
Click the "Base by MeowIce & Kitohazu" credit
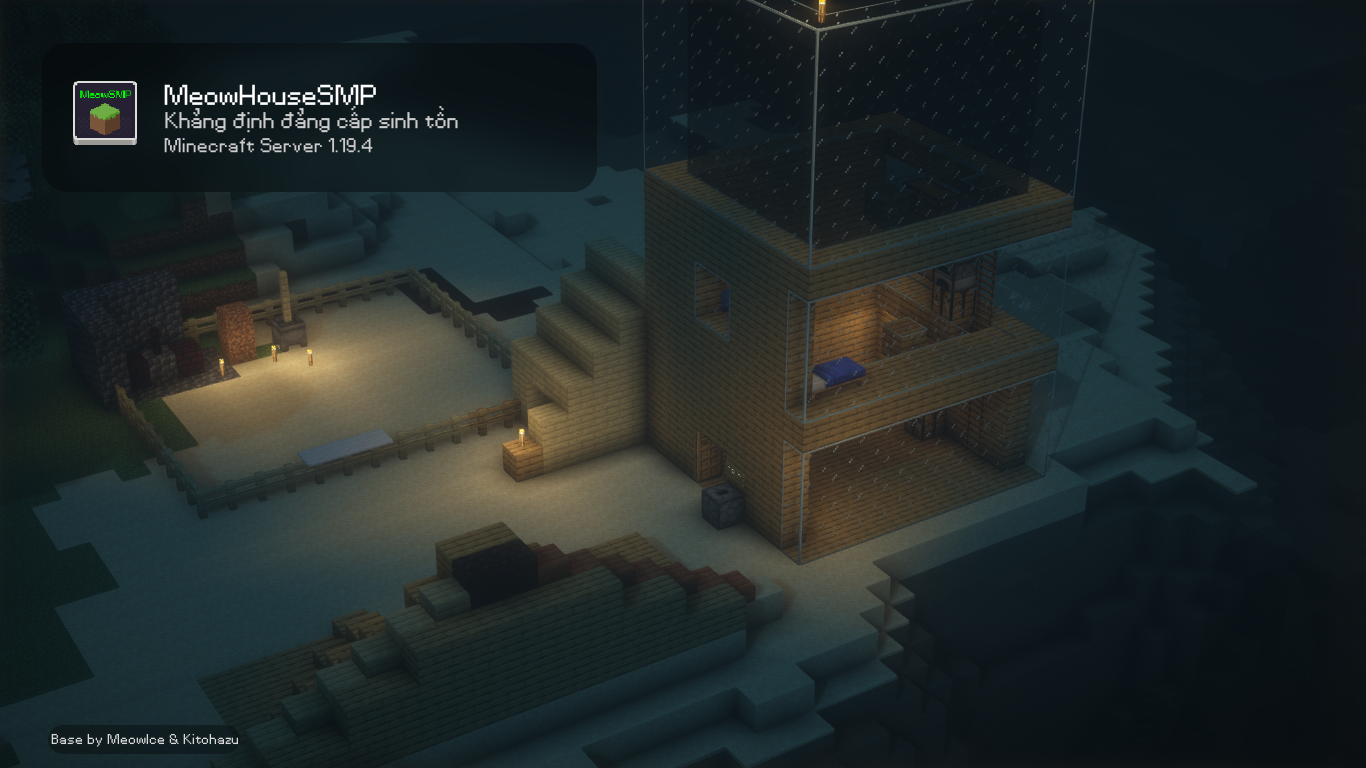coord(145,740)
